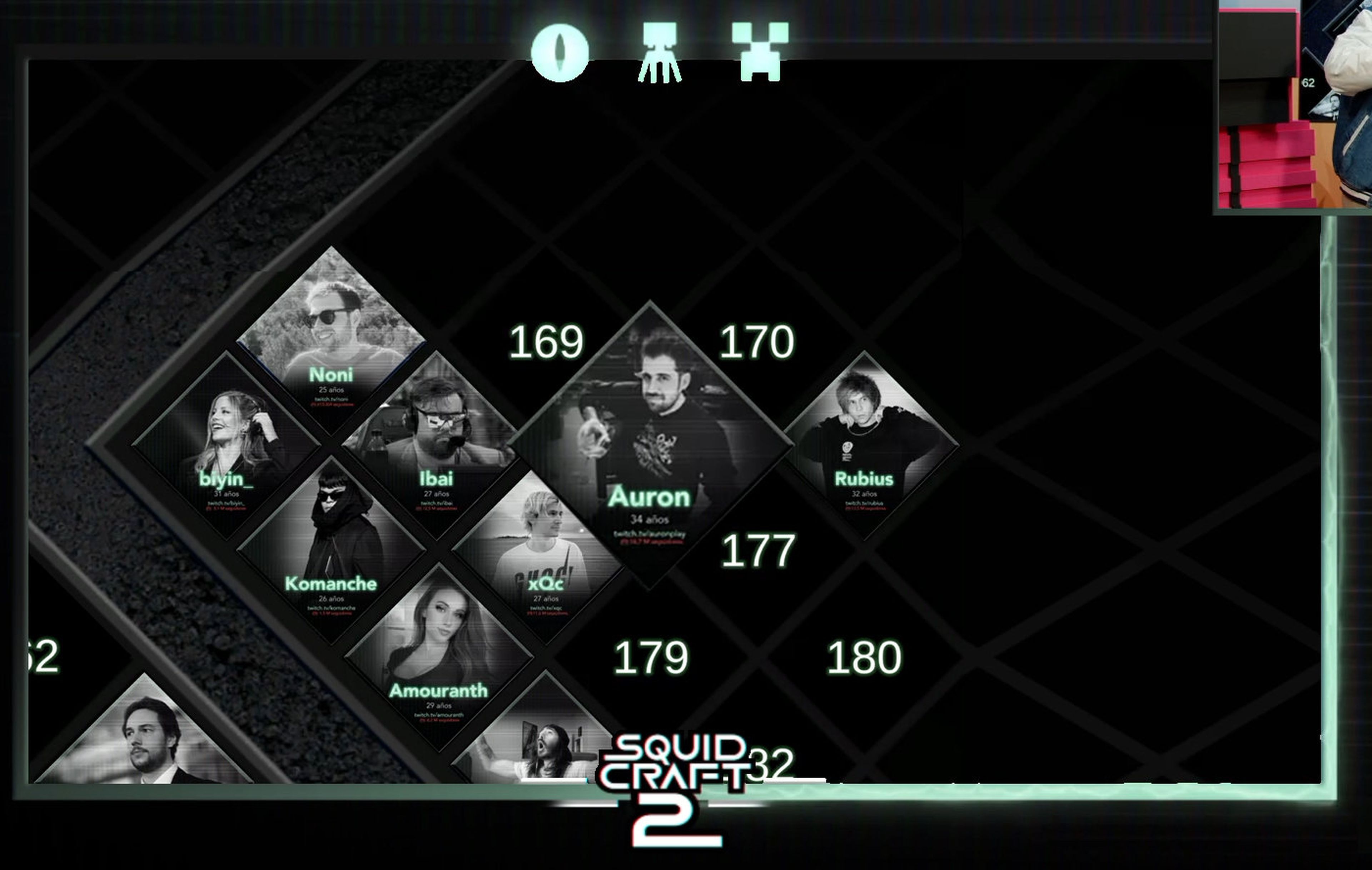Choose Rubius's portrait tile

click(x=864, y=444)
